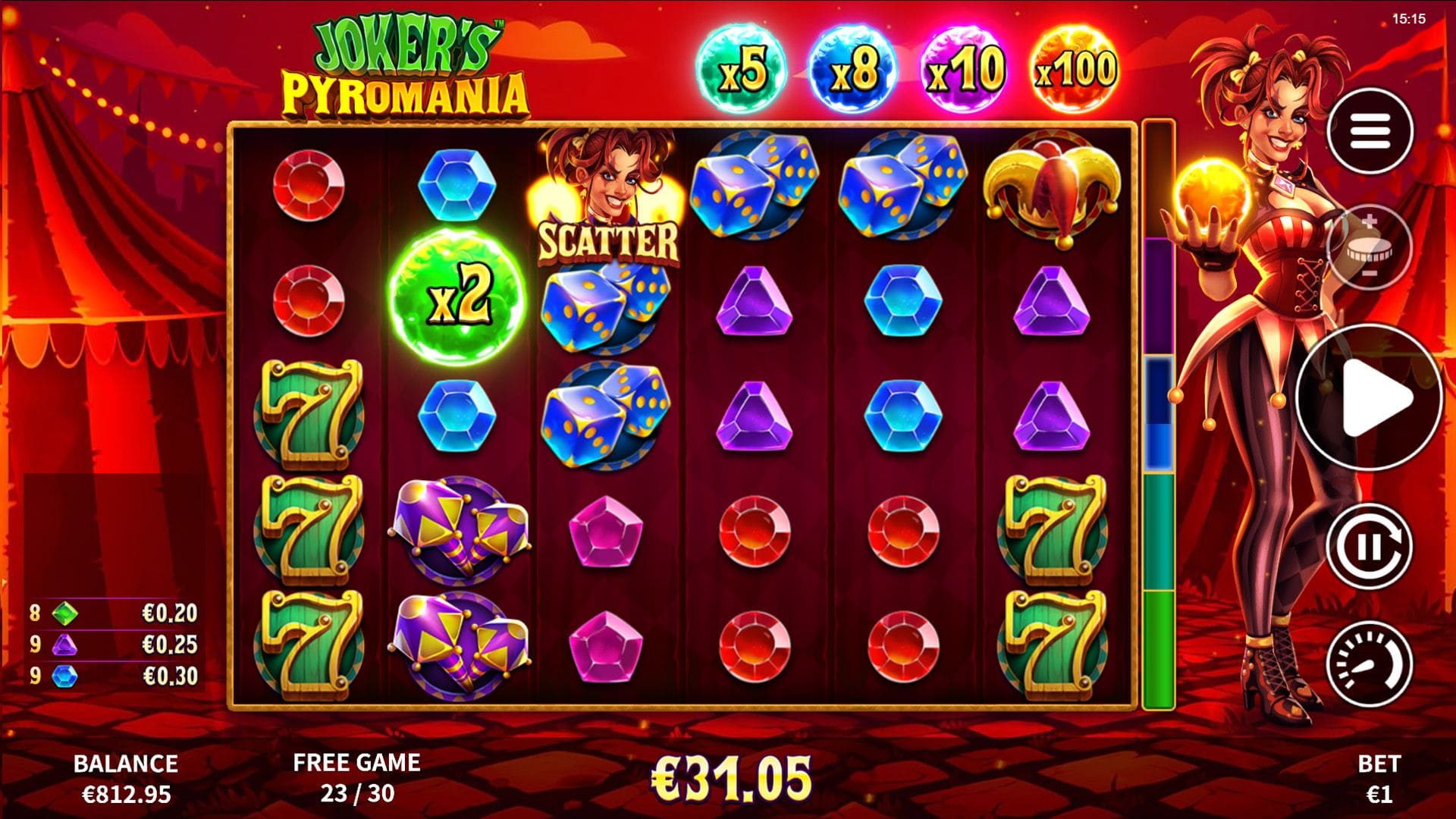The image size is (1456, 819).
Task: Spin the reels with the play button
Action: 1370,397
